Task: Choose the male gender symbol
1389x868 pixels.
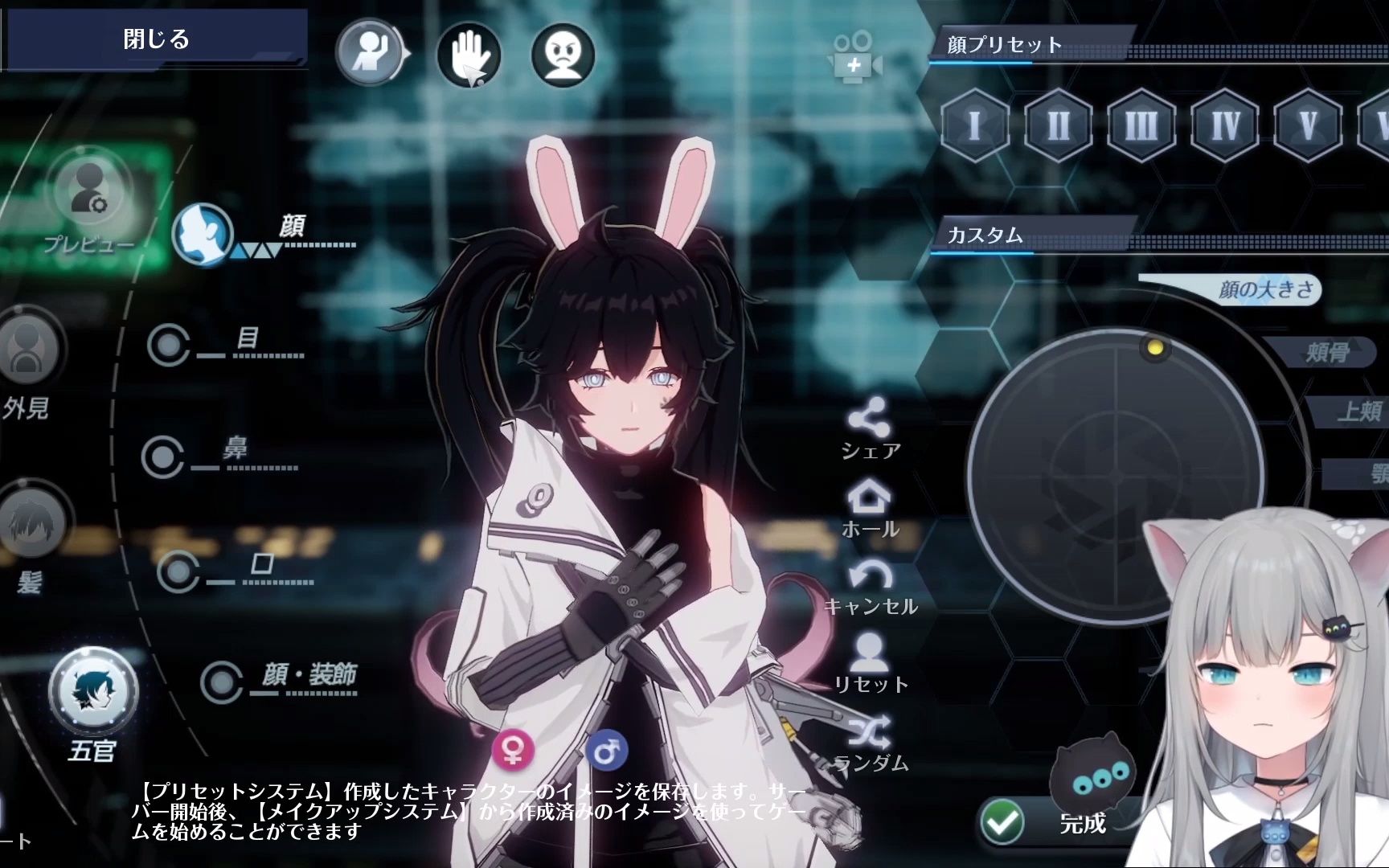Action: click(x=607, y=751)
